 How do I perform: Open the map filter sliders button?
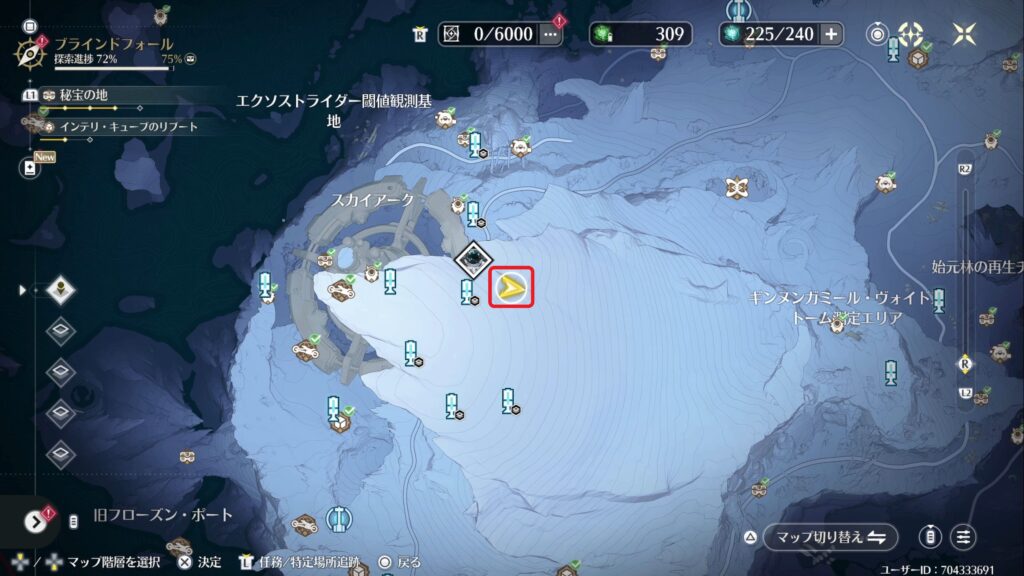pos(963,537)
